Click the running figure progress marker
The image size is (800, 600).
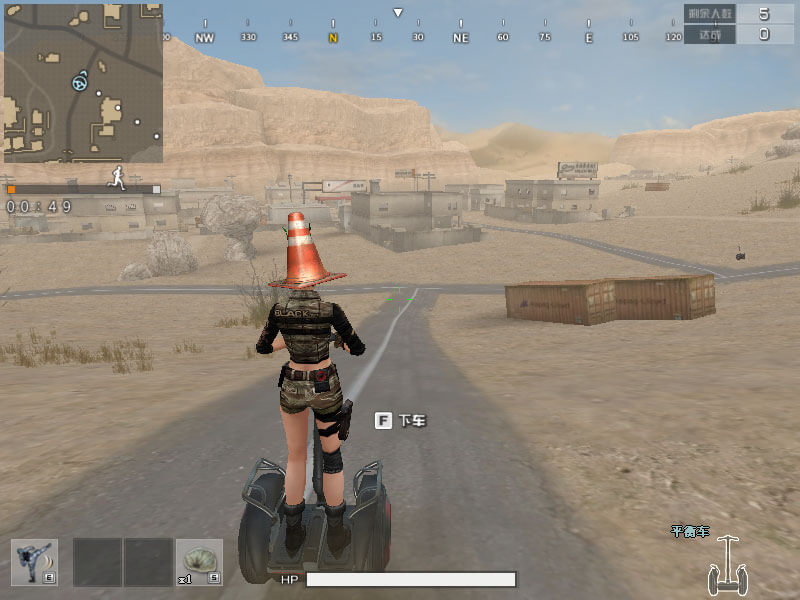click(119, 177)
